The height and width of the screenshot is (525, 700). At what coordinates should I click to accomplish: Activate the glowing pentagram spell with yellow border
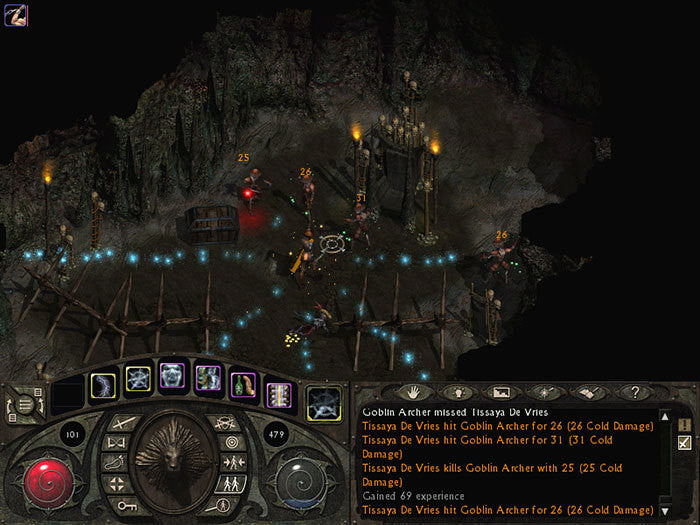[x=139, y=379]
